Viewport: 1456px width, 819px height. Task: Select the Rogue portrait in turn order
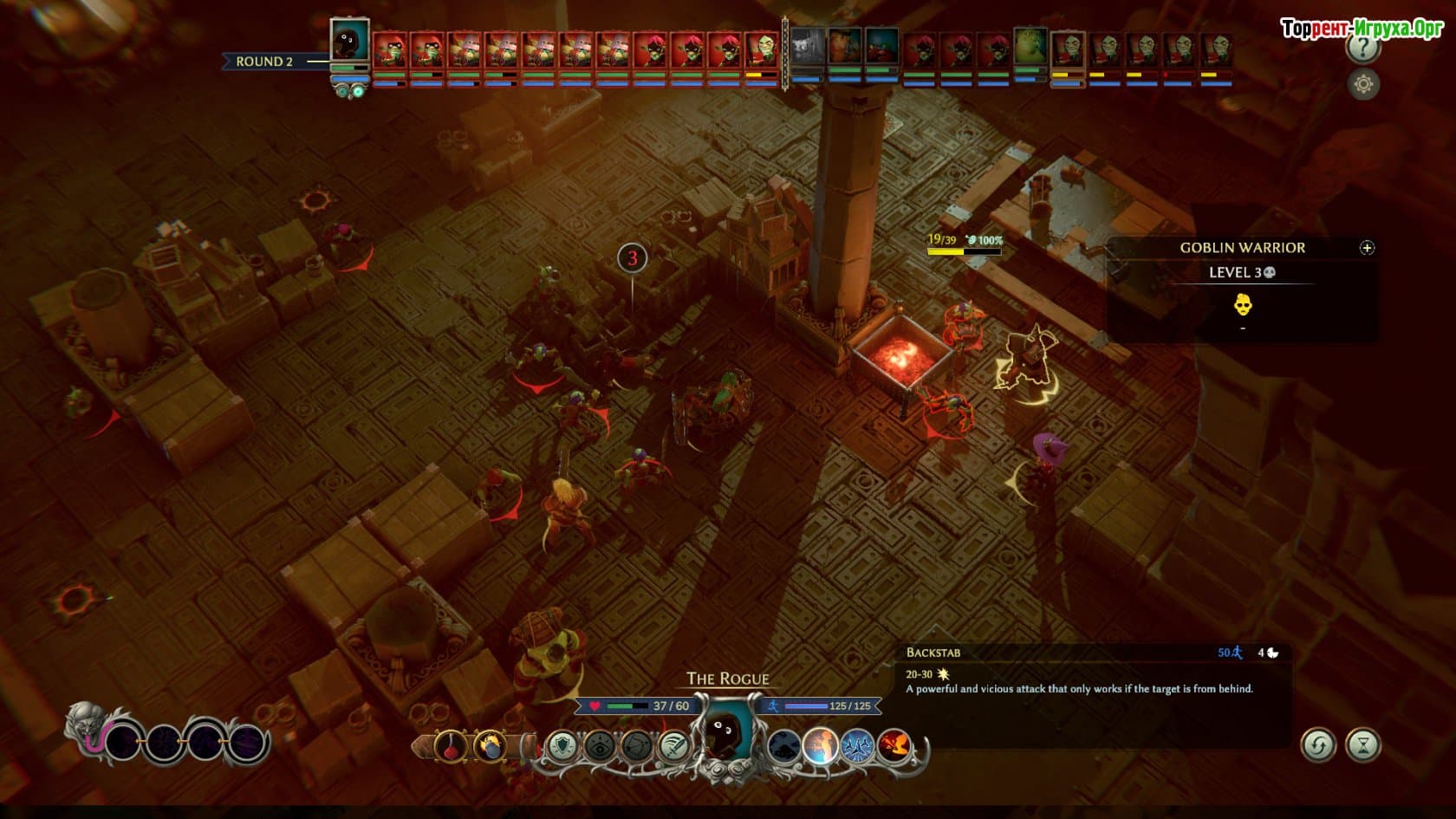click(x=350, y=41)
